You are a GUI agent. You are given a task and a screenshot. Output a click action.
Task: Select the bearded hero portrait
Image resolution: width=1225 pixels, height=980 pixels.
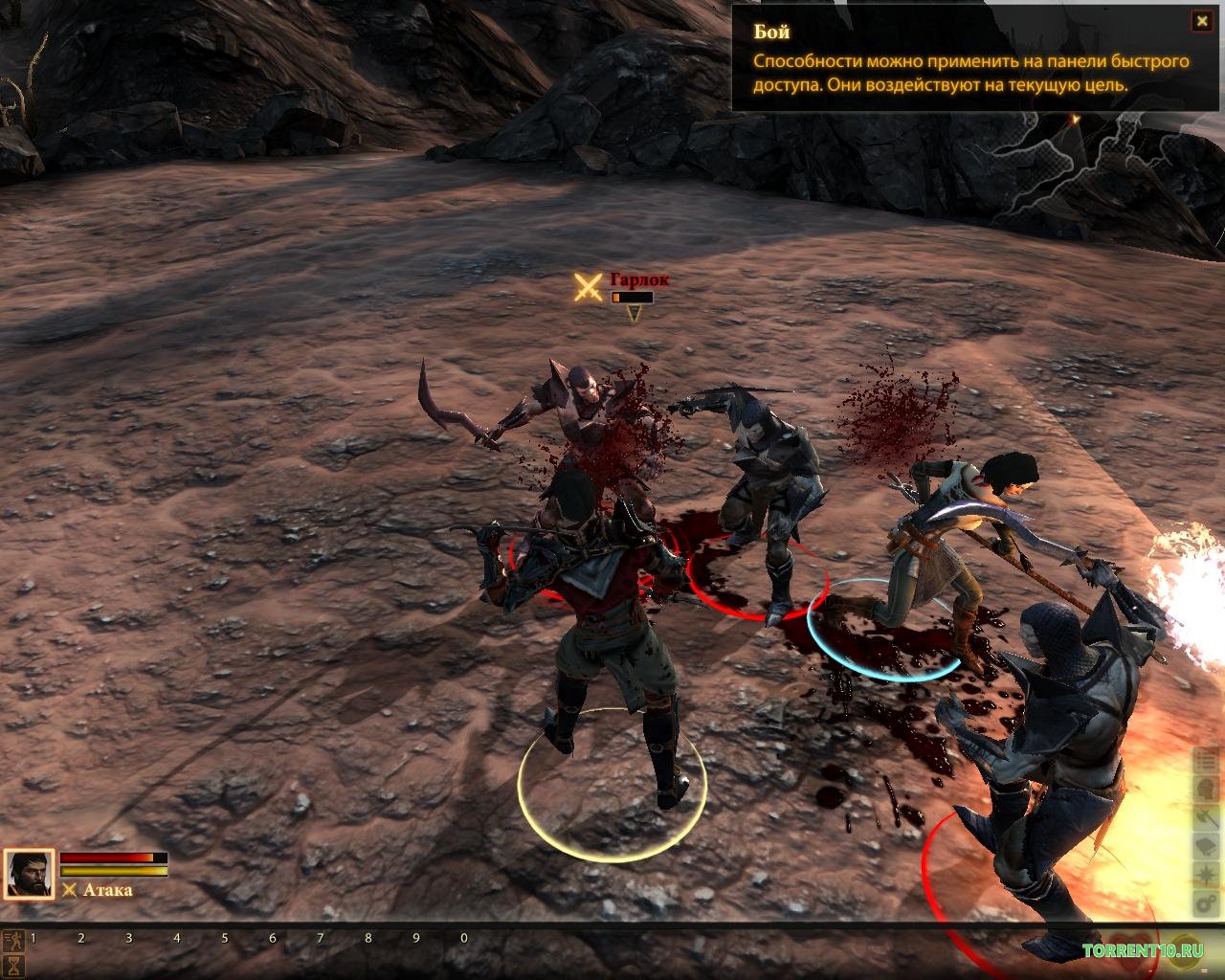tap(29, 875)
